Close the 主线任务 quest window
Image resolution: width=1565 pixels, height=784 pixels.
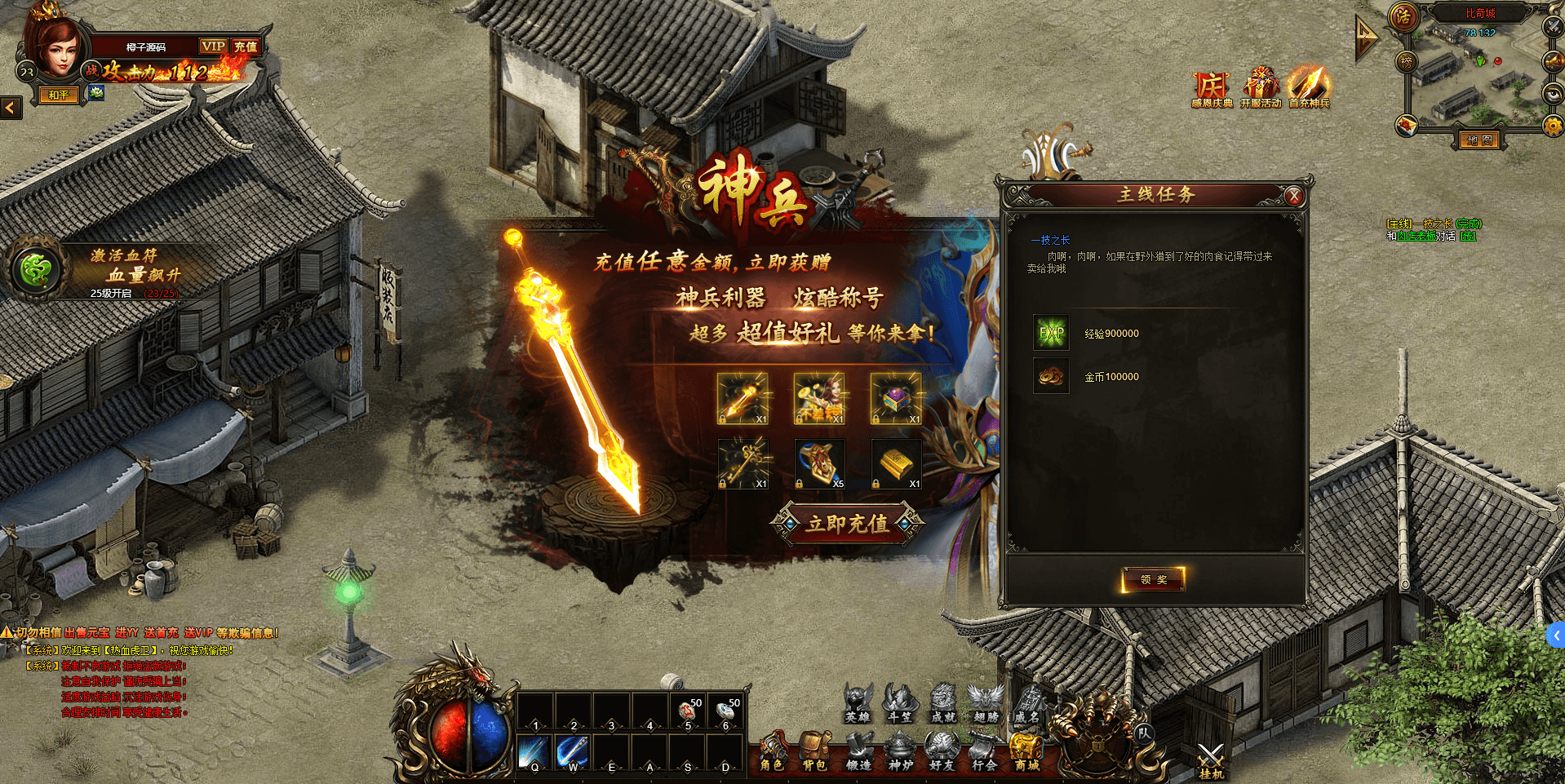[1293, 196]
